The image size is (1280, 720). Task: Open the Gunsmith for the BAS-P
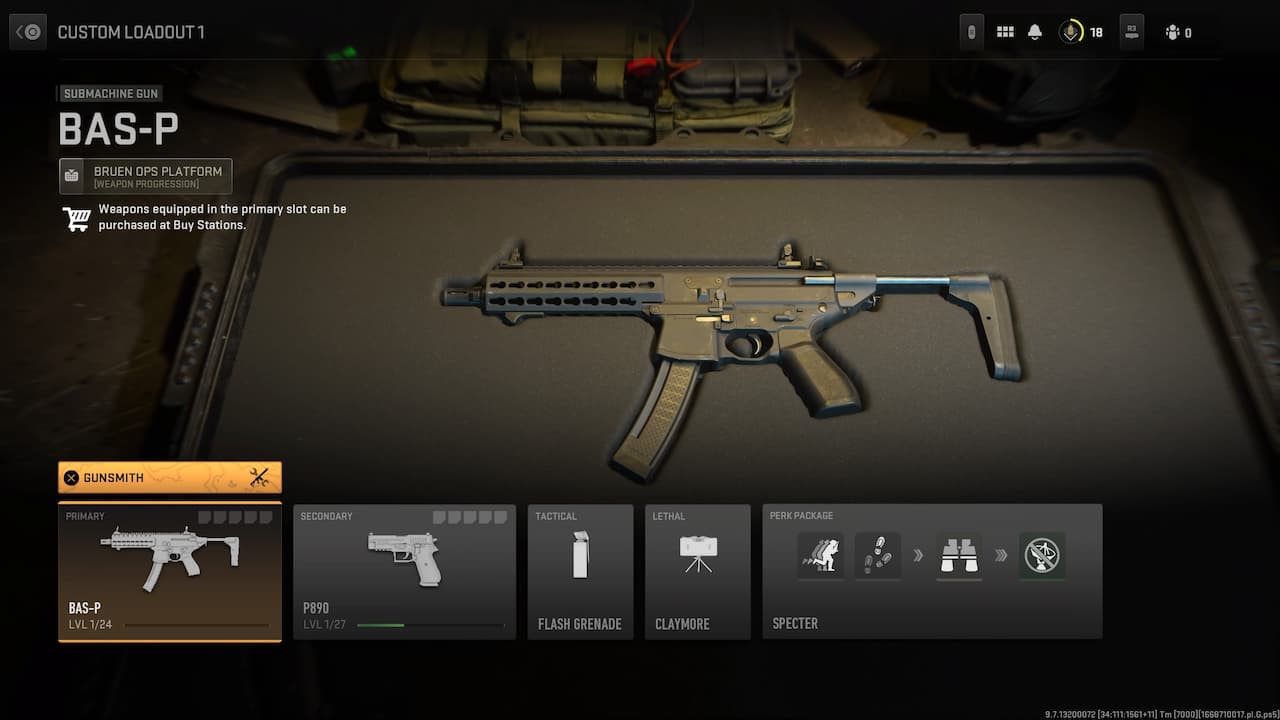click(x=170, y=478)
